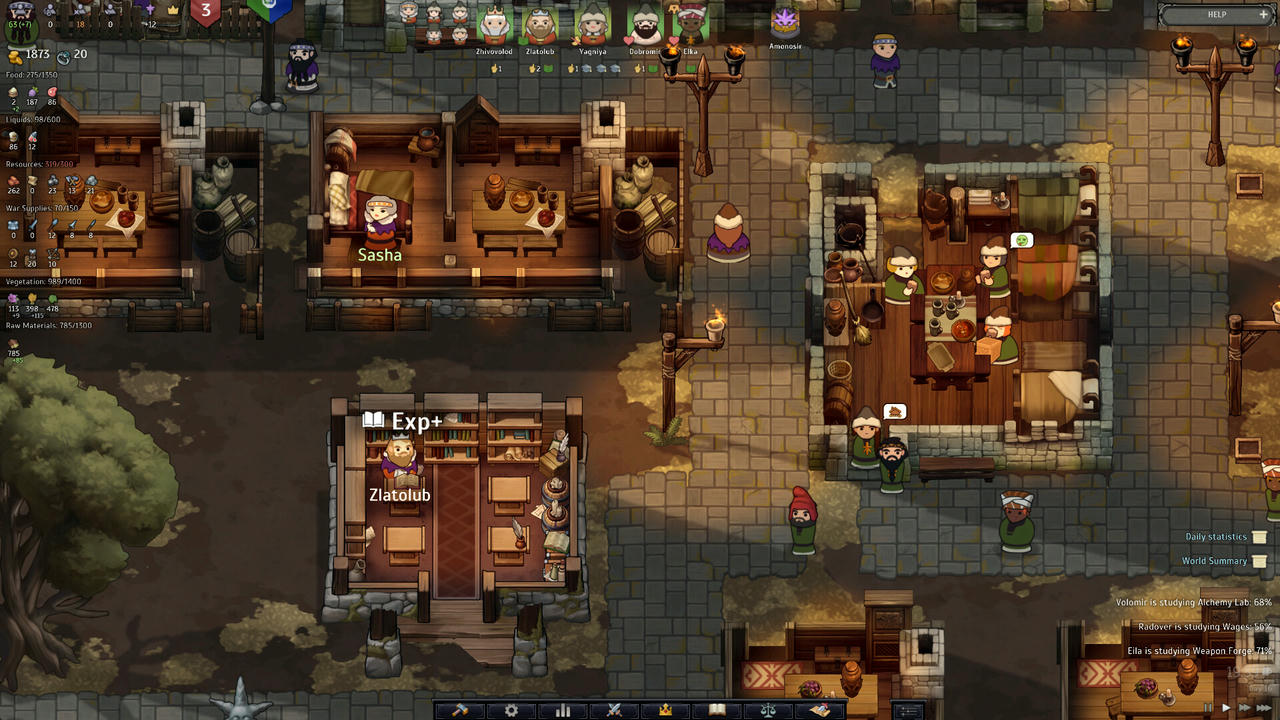The image size is (1280, 720).
Task: Click the Amonosir faction icon
Action: point(785,24)
